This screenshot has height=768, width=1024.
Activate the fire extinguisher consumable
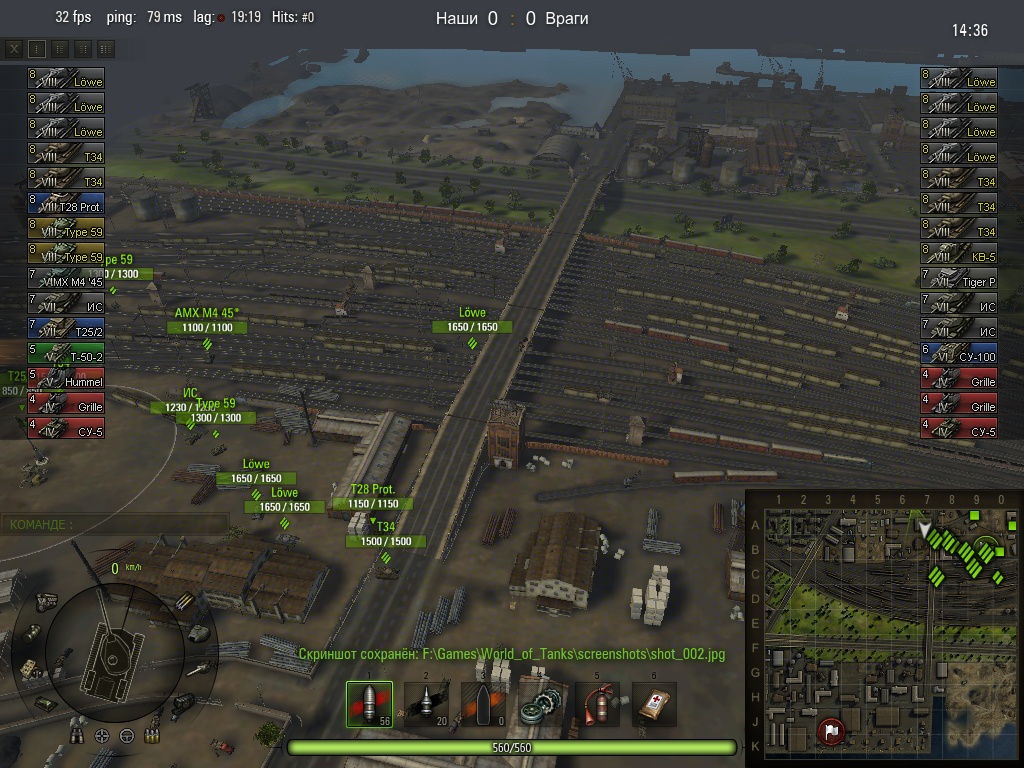[597, 705]
